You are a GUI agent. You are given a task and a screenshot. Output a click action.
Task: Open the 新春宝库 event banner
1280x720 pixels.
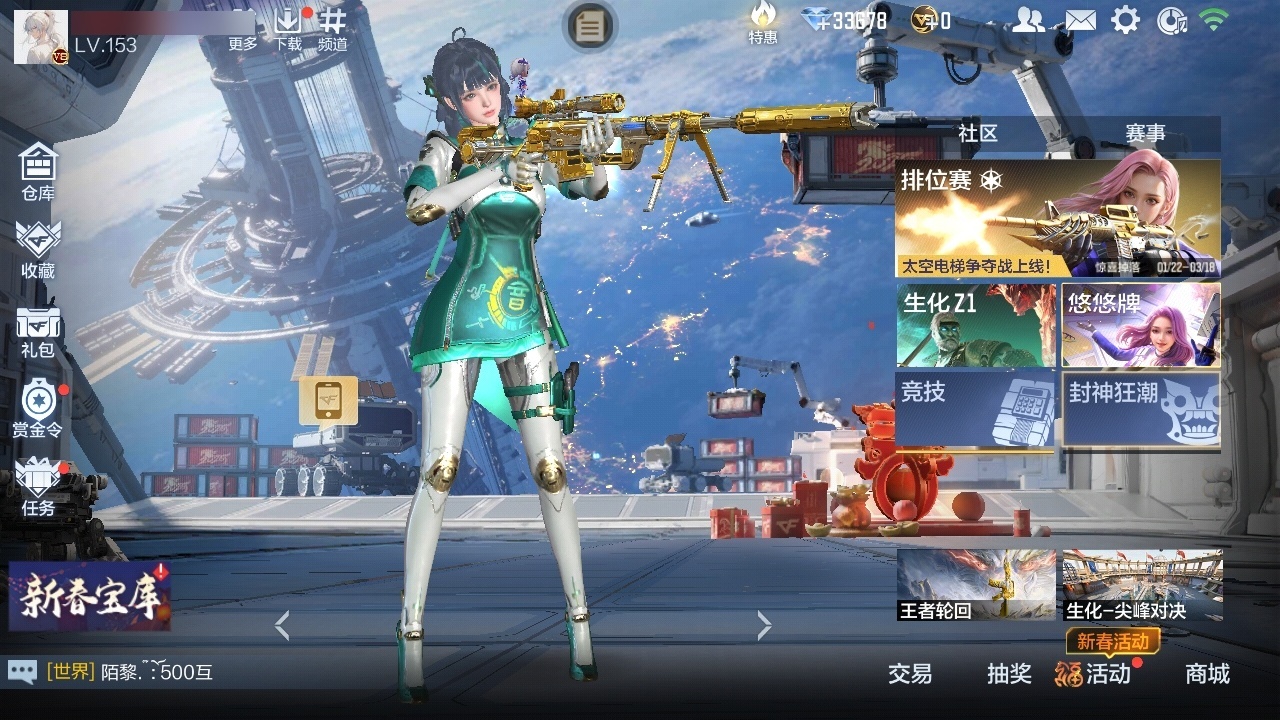click(90, 596)
